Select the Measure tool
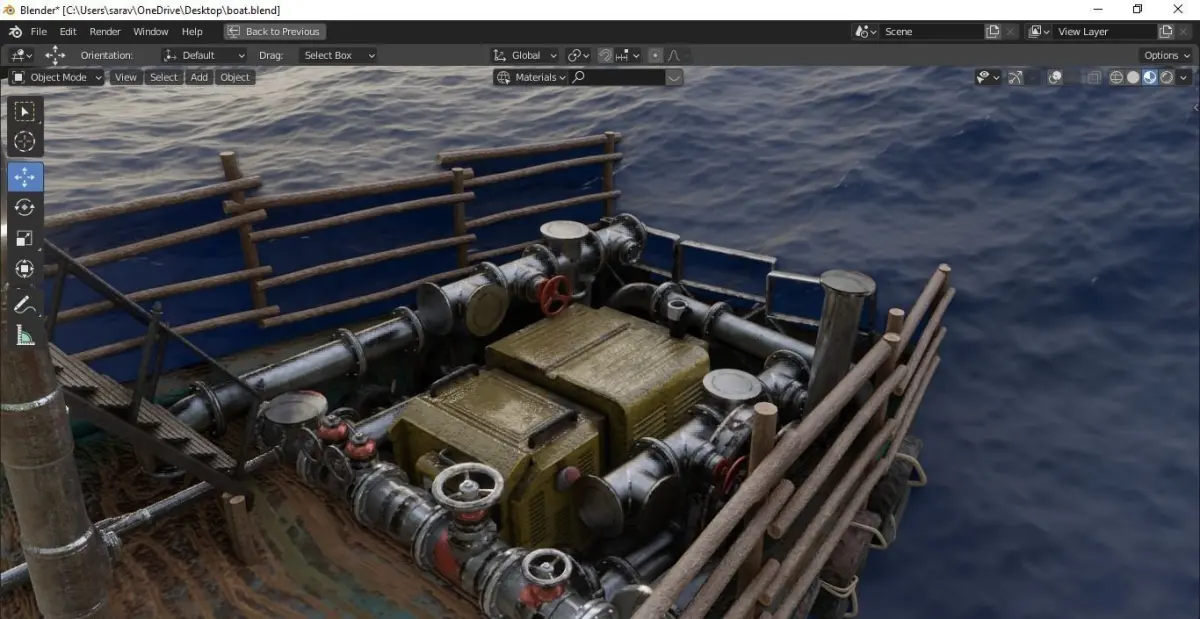This screenshot has height=619, width=1200. coord(25,335)
